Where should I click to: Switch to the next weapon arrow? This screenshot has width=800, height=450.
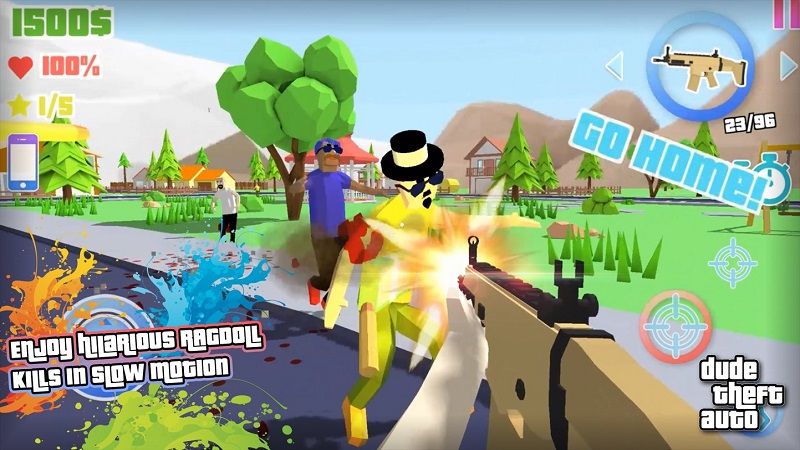(789, 66)
